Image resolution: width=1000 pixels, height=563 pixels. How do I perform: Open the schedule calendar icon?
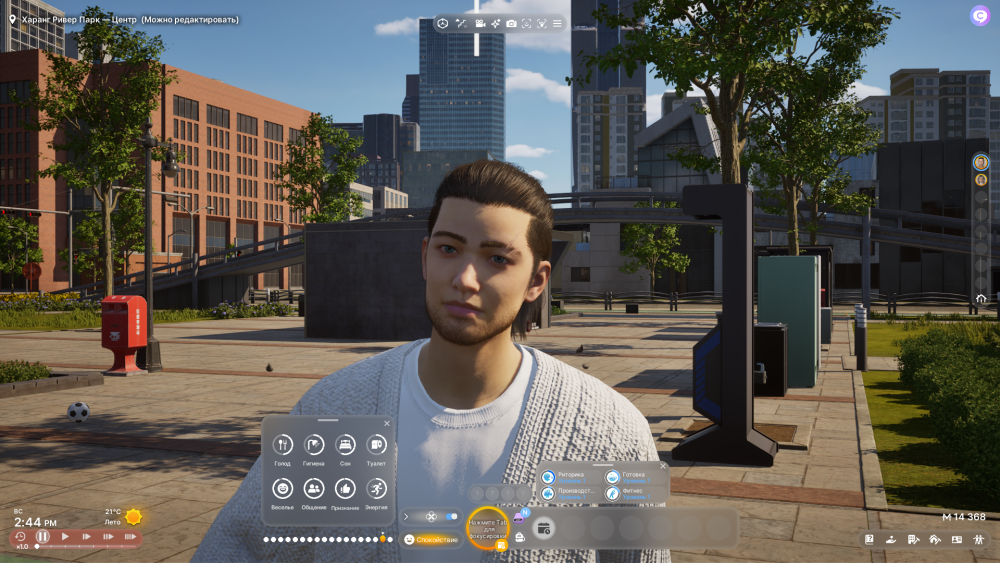click(x=544, y=528)
